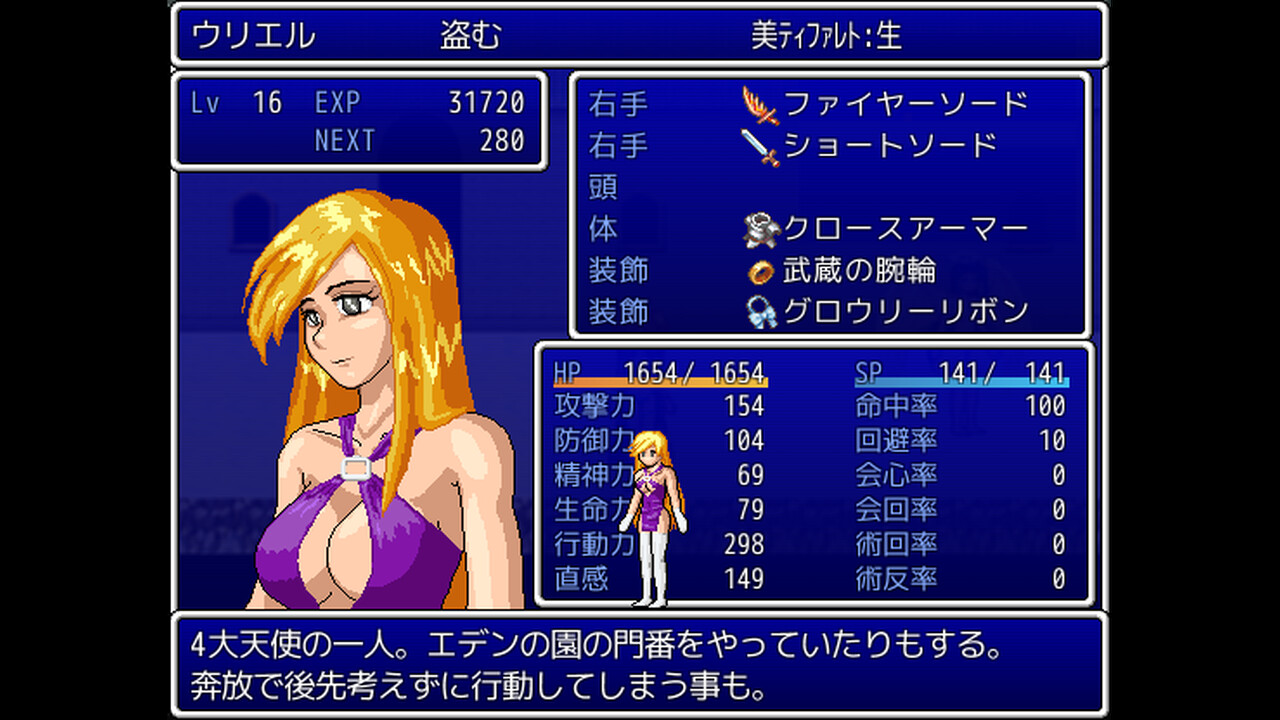Open the 体 body equipment slot

(601, 228)
